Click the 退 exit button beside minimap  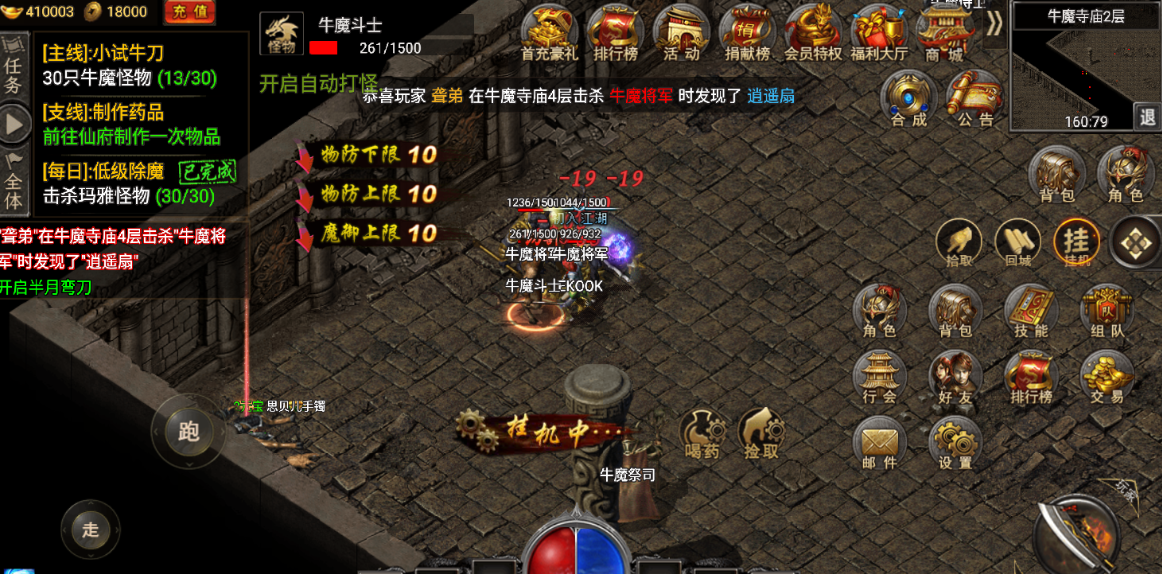tap(1146, 116)
